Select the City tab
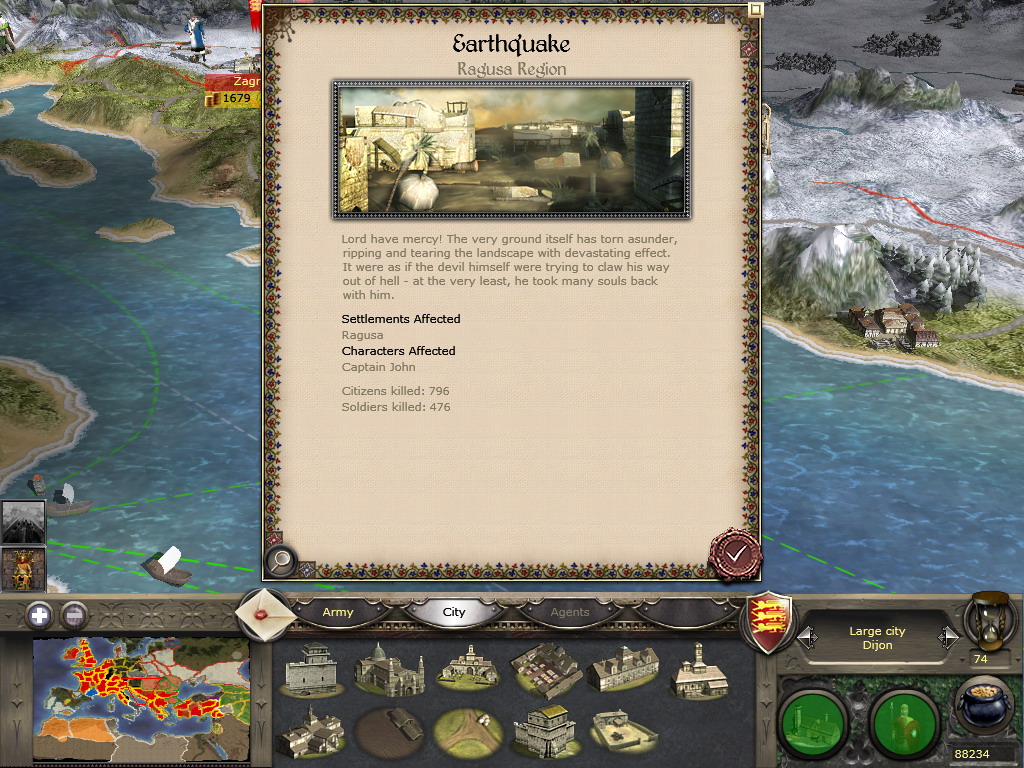The height and width of the screenshot is (768, 1024). [454, 612]
